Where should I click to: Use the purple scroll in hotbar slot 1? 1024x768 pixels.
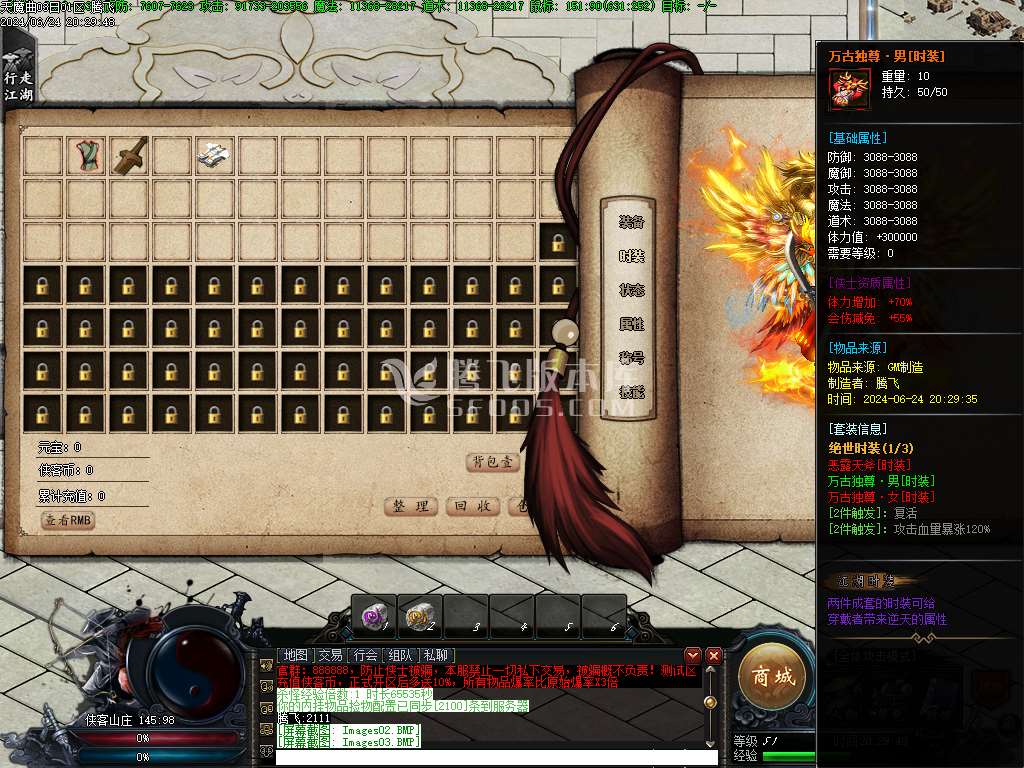374,617
